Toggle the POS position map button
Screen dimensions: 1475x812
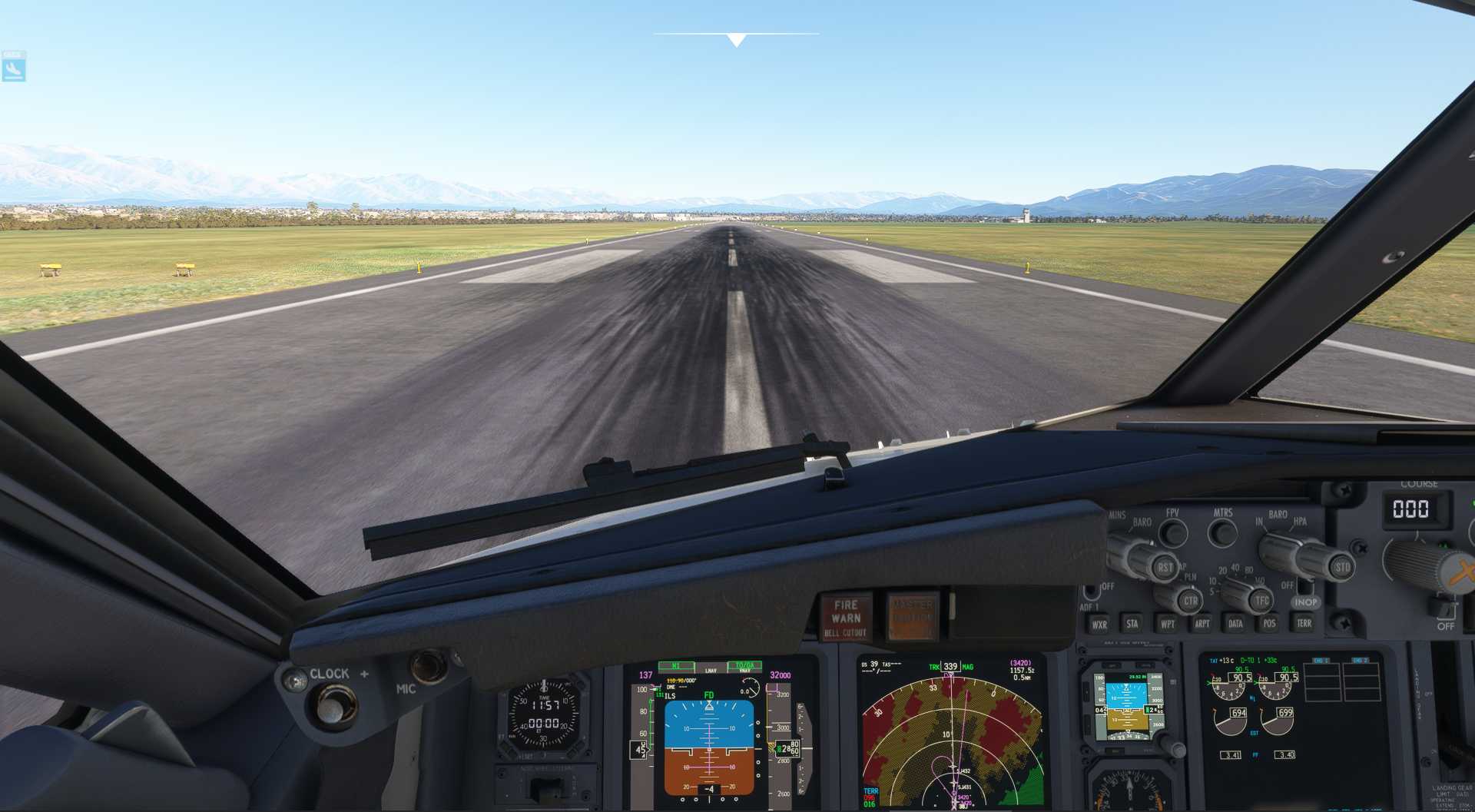(1269, 623)
